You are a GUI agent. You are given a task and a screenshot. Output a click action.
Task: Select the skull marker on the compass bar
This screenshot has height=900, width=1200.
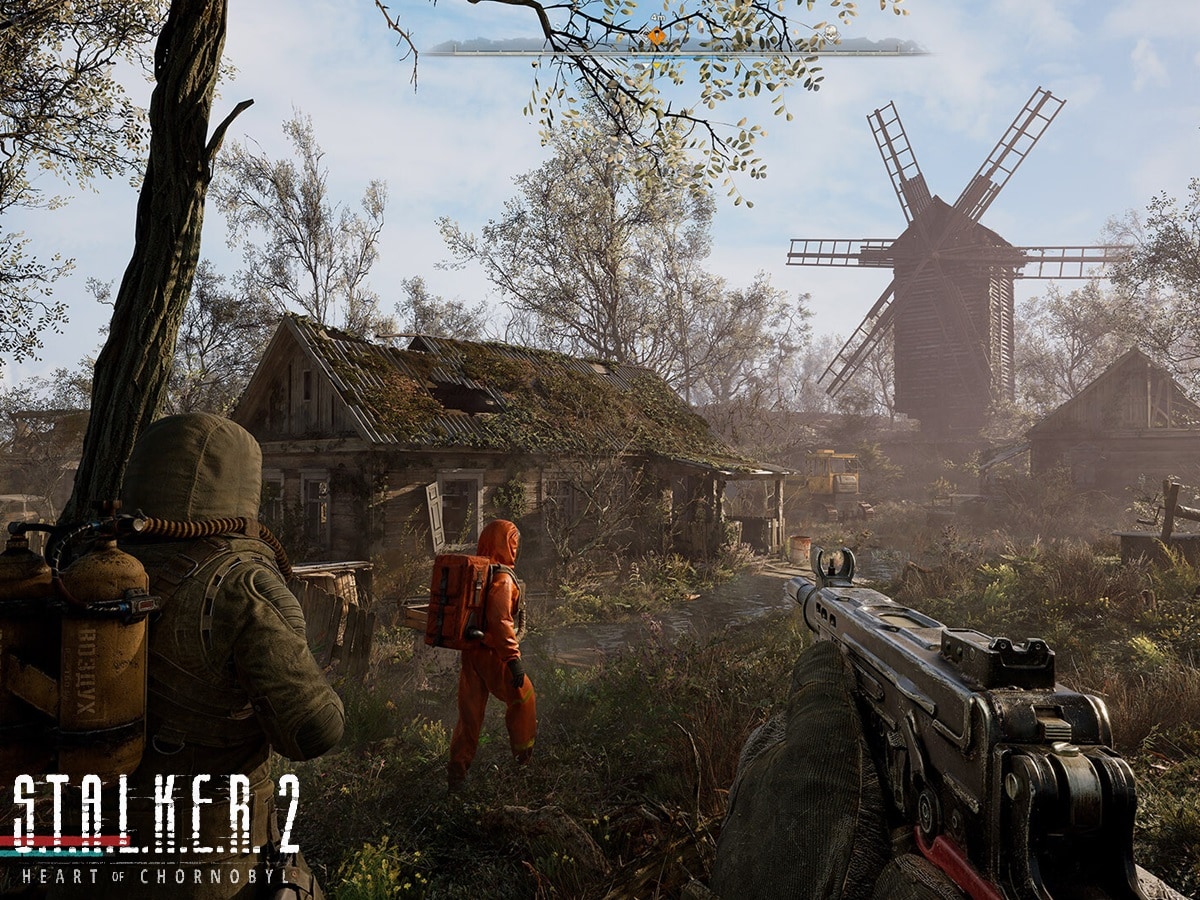[831, 33]
